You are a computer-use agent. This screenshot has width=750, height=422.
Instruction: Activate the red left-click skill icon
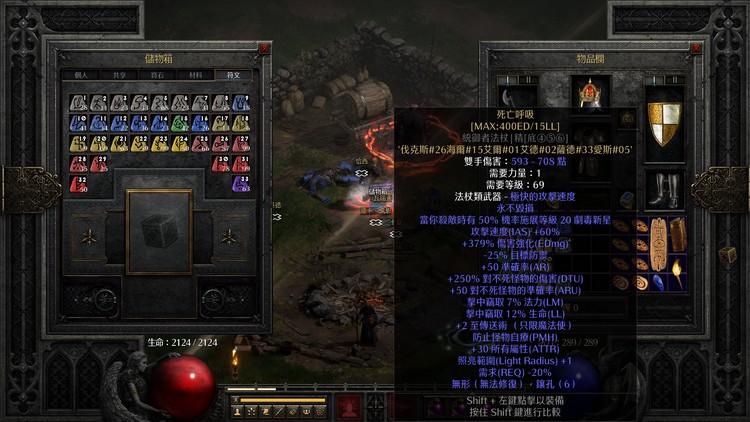(349, 408)
